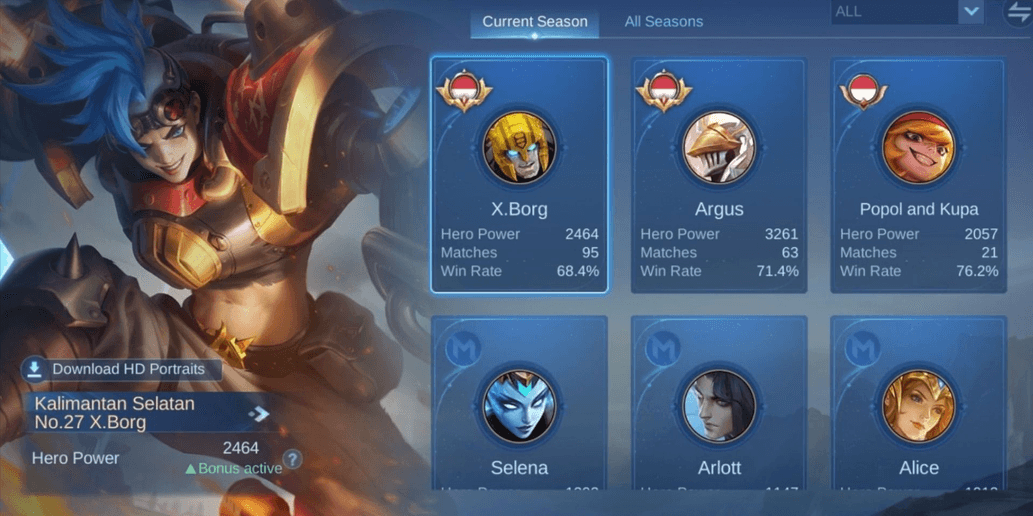Open the Arlott hero card
This screenshot has height=516, width=1033.
click(x=719, y=405)
